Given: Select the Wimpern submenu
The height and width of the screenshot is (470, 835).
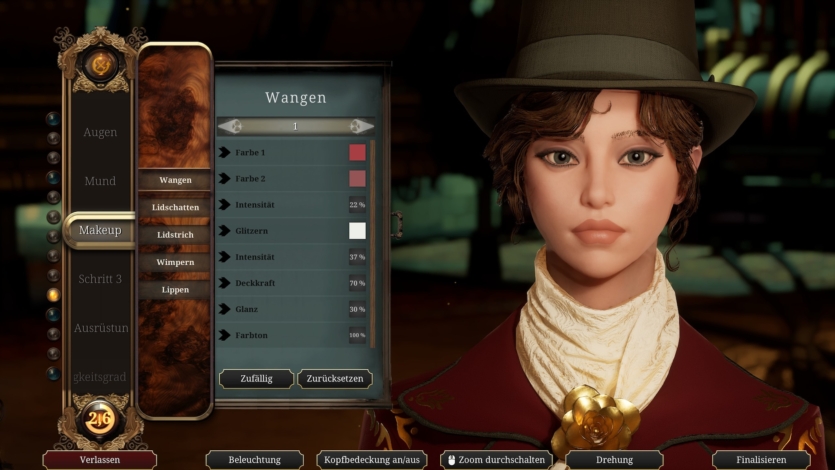Looking at the screenshot, I should click(175, 262).
